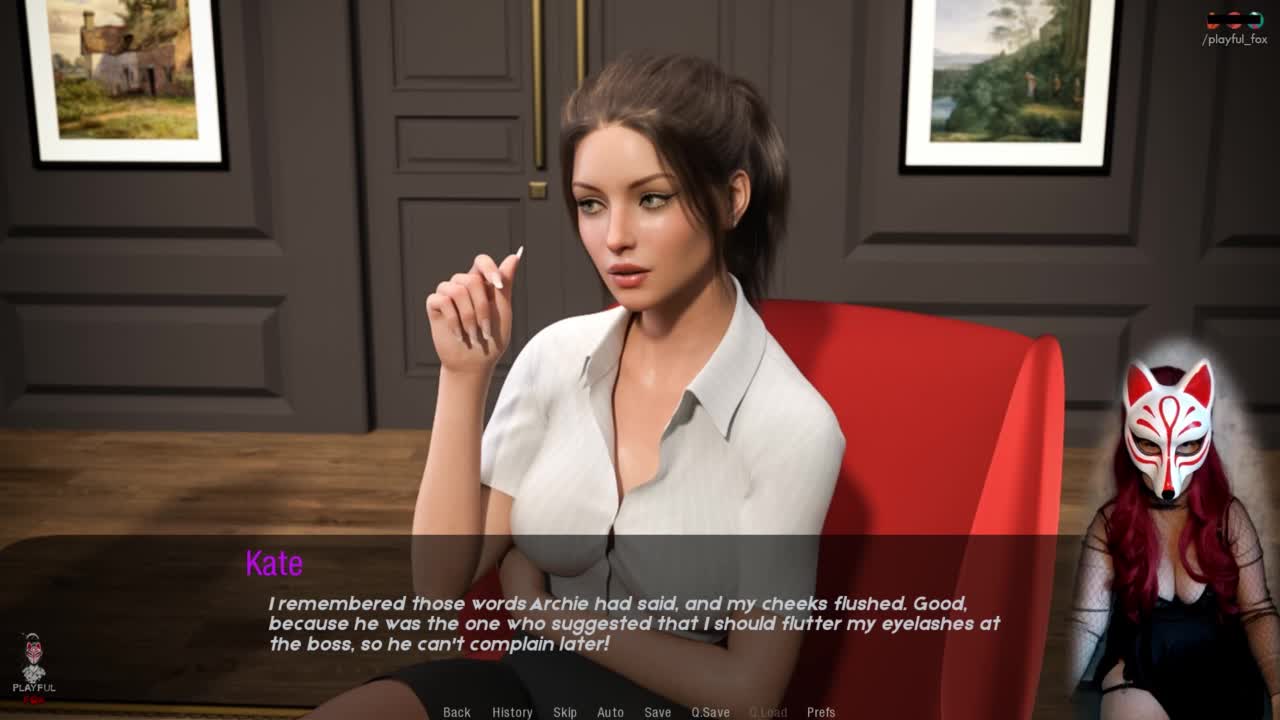Open the Prefs settings menu
The width and height of the screenshot is (1280, 720).
click(821, 712)
